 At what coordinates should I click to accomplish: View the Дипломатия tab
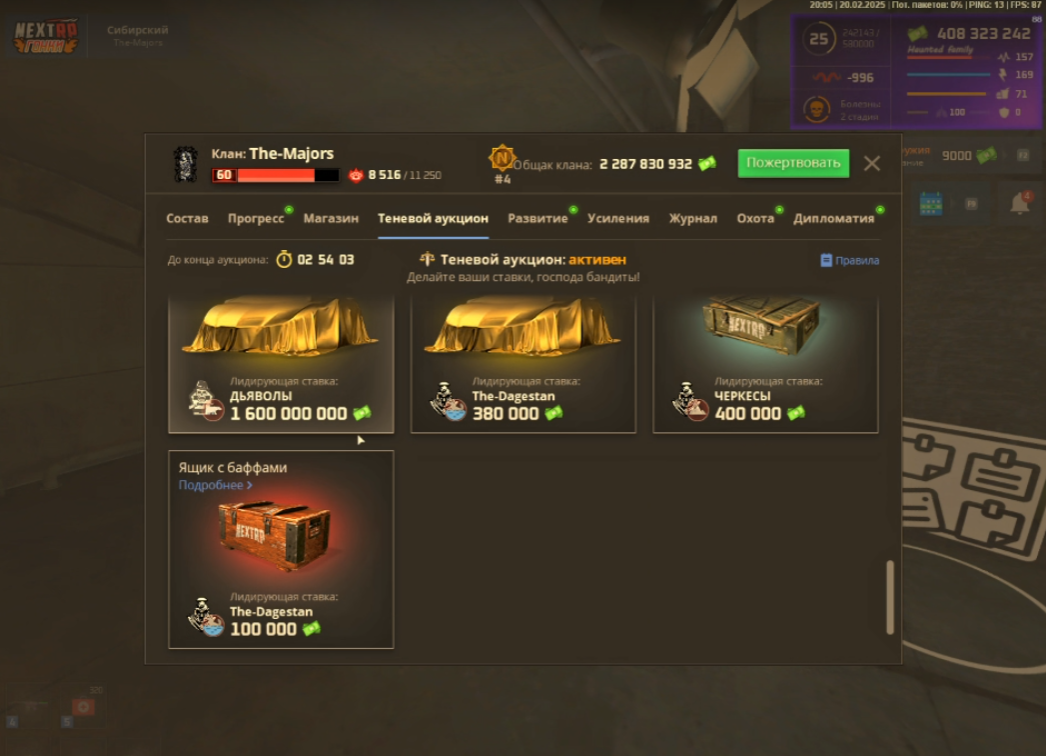833,218
